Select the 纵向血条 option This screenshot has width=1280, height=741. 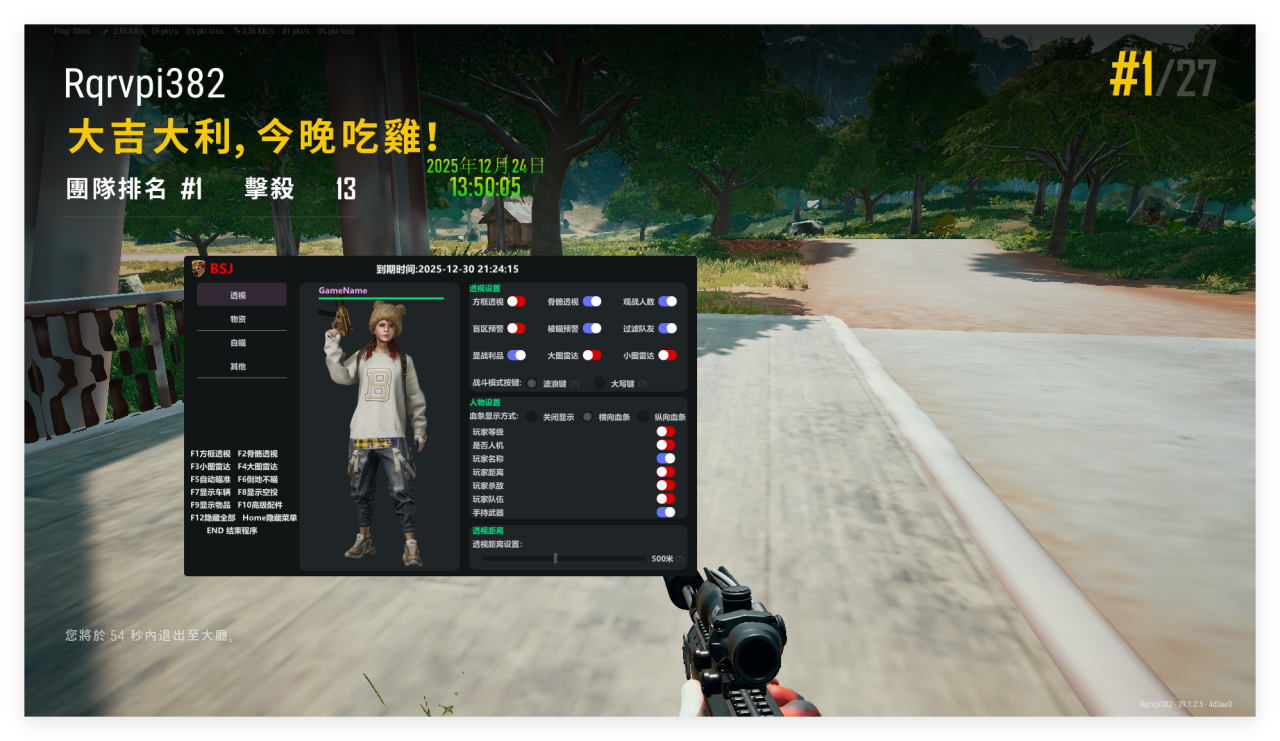click(643, 417)
